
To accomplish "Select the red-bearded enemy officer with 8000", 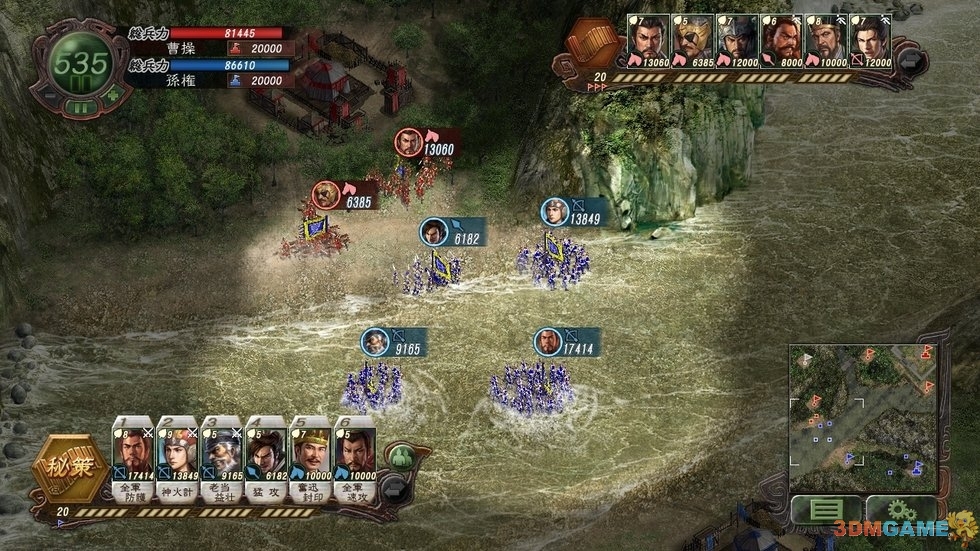I will [x=781, y=42].
